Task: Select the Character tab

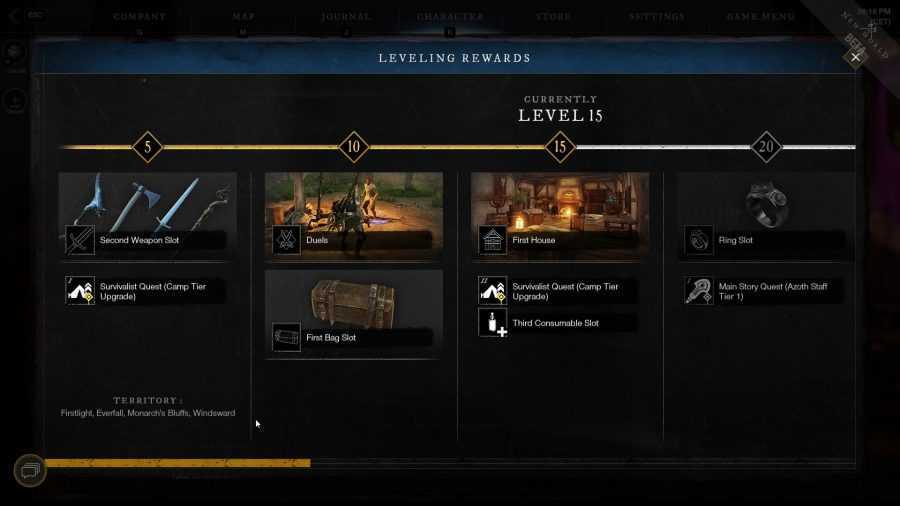Action: (450, 17)
